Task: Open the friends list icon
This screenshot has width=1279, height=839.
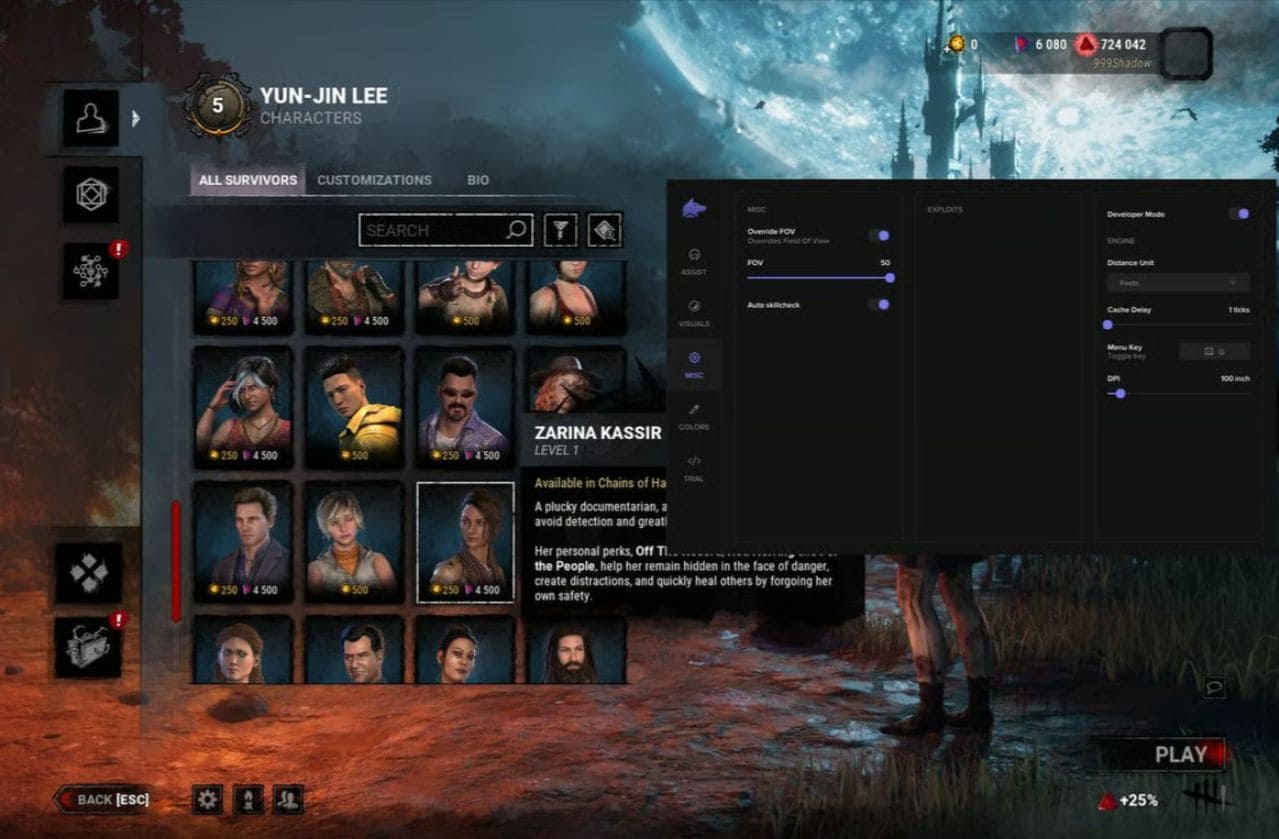Action: click(x=288, y=799)
